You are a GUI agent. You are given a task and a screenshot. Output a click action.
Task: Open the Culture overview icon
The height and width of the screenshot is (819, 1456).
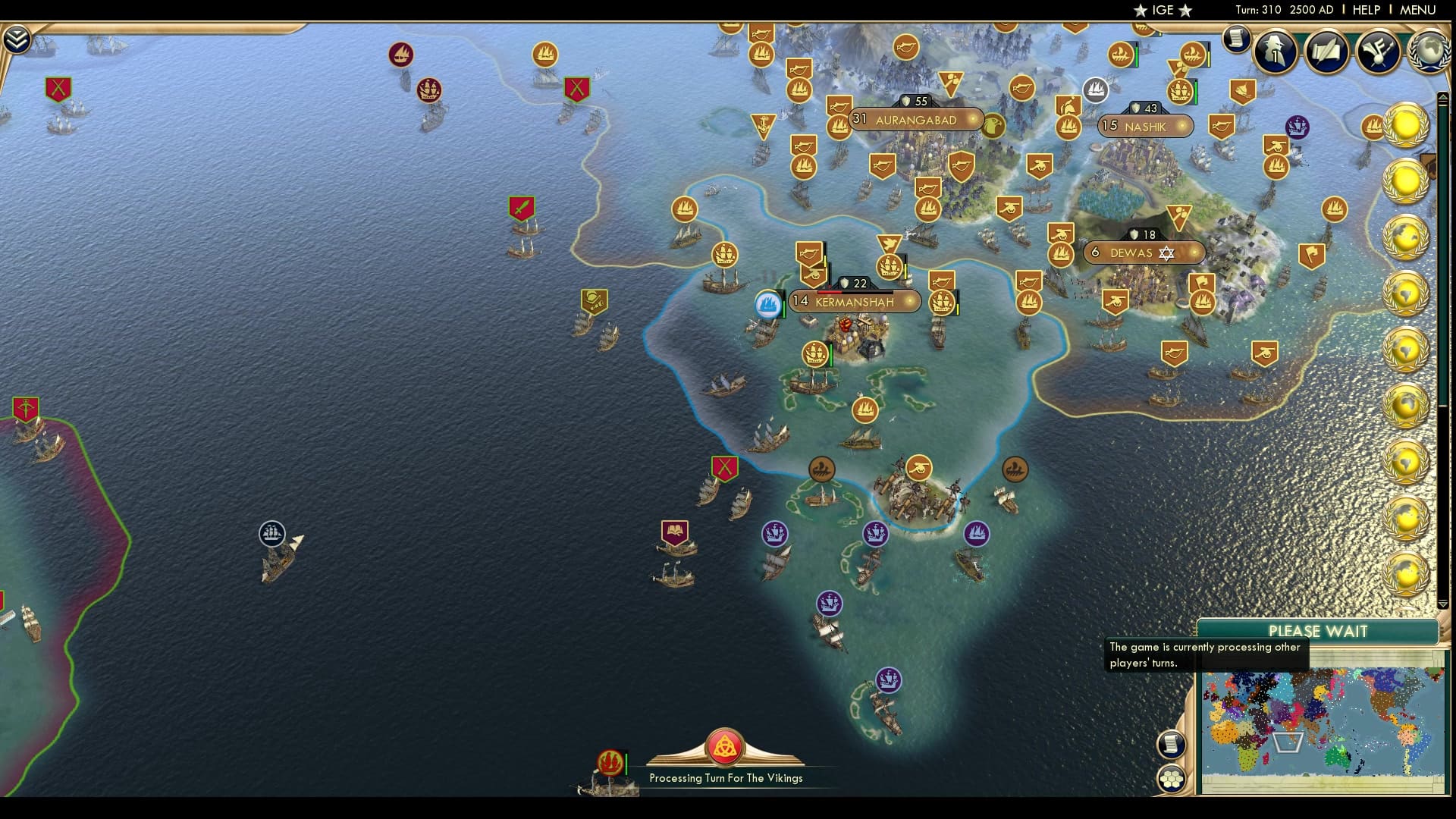1379,51
